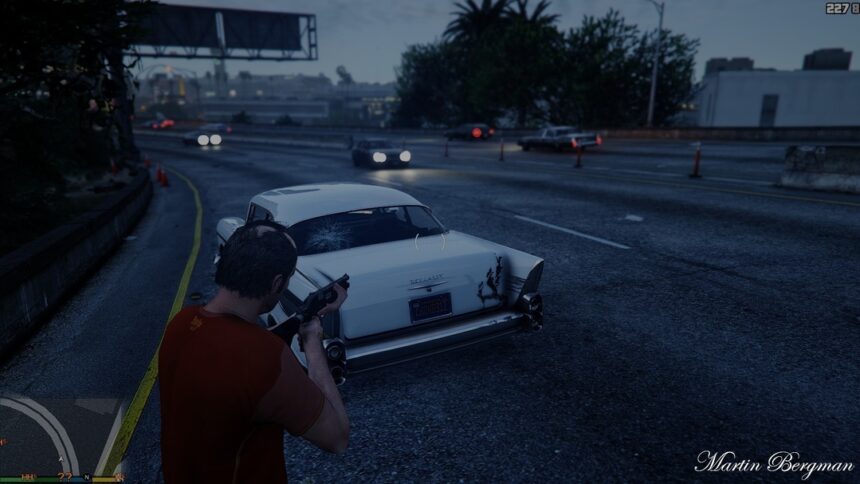Click the minimap radar

pyautogui.click(x=60, y=435)
